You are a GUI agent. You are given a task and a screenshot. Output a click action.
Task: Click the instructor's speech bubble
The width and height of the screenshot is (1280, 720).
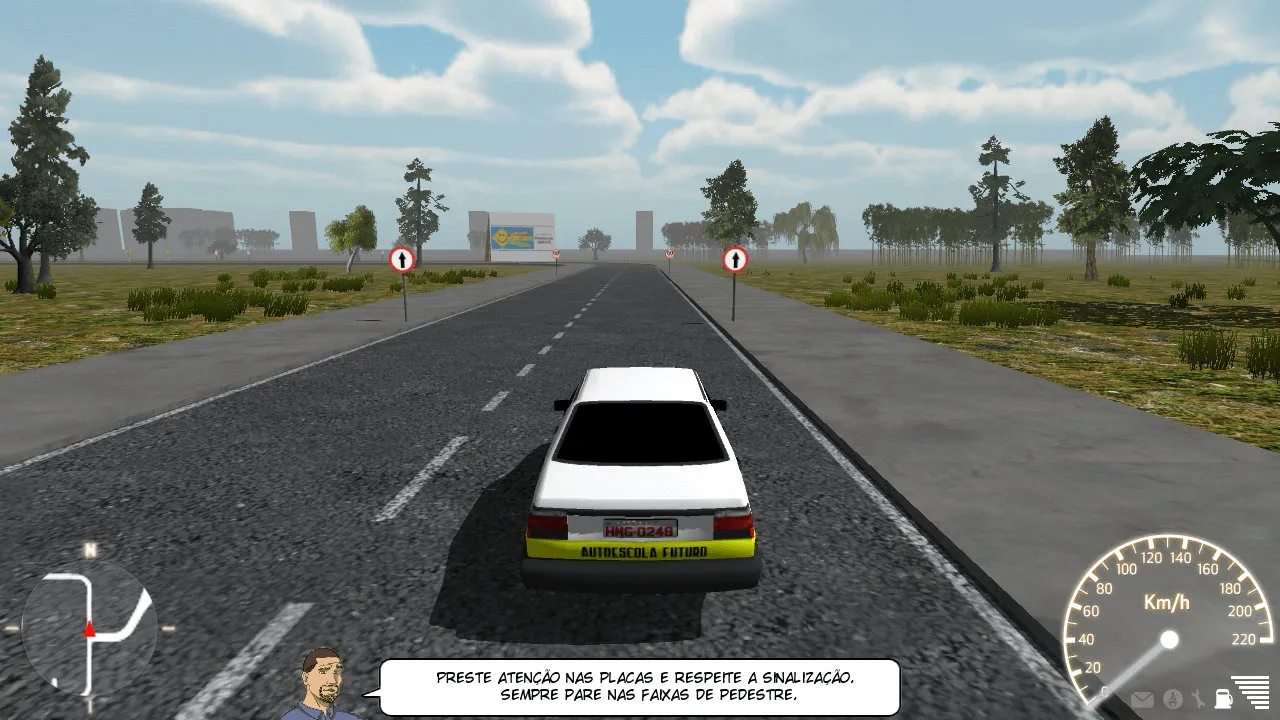click(645, 683)
